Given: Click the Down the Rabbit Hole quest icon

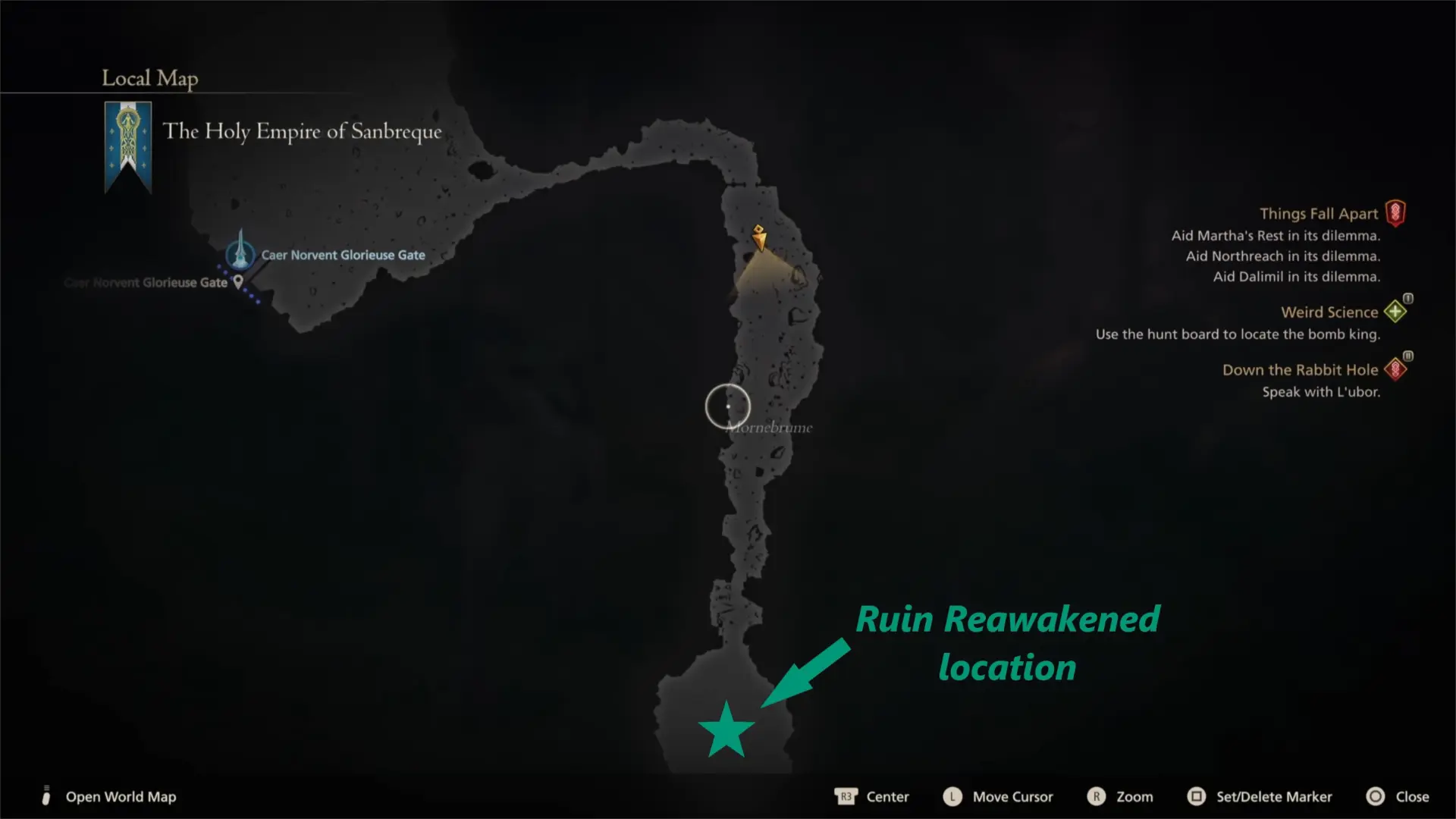Looking at the screenshot, I should (1395, 369).
